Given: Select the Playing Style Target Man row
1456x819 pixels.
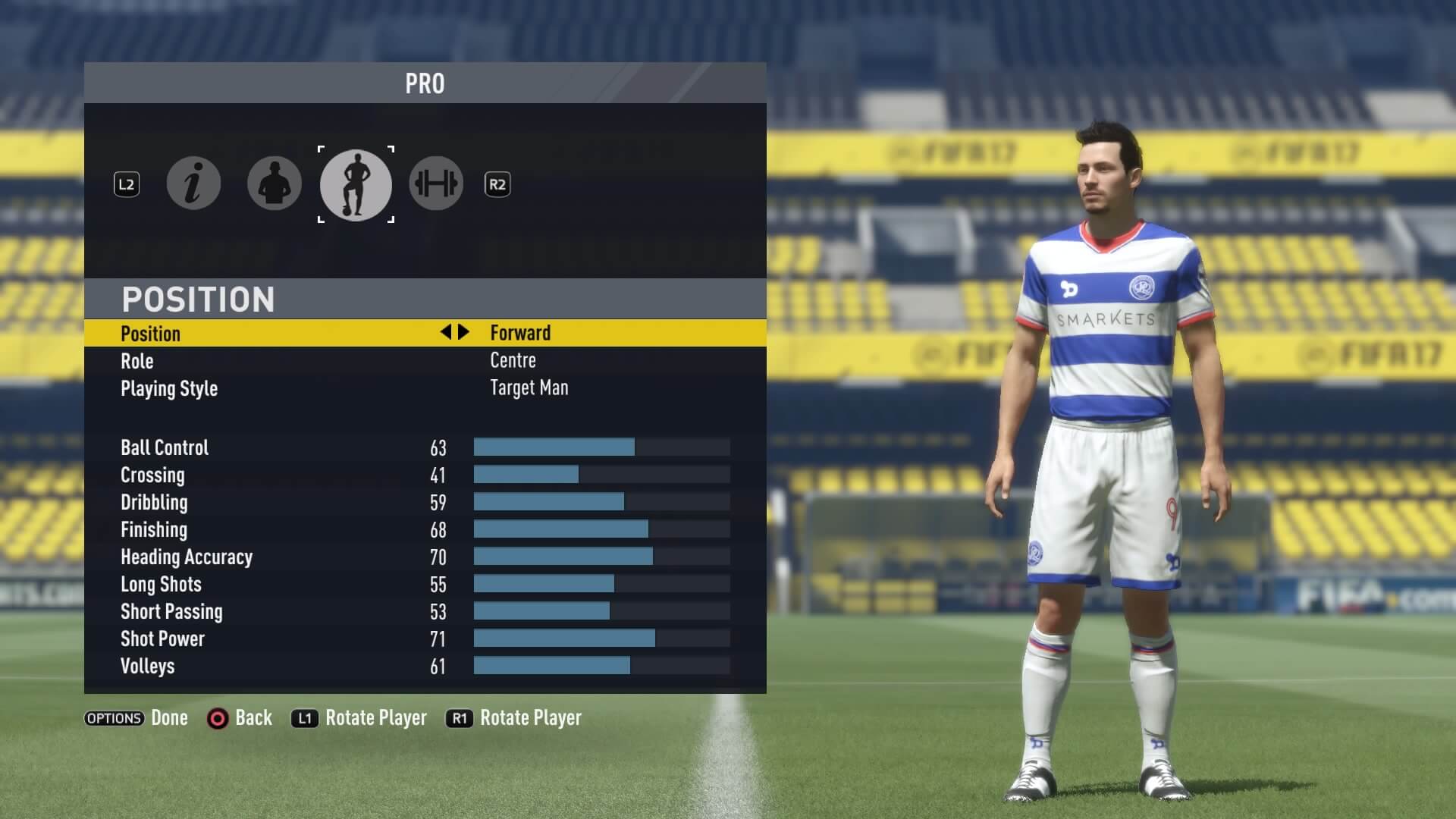Looking at the screenshot, I should tap(425, 388).
